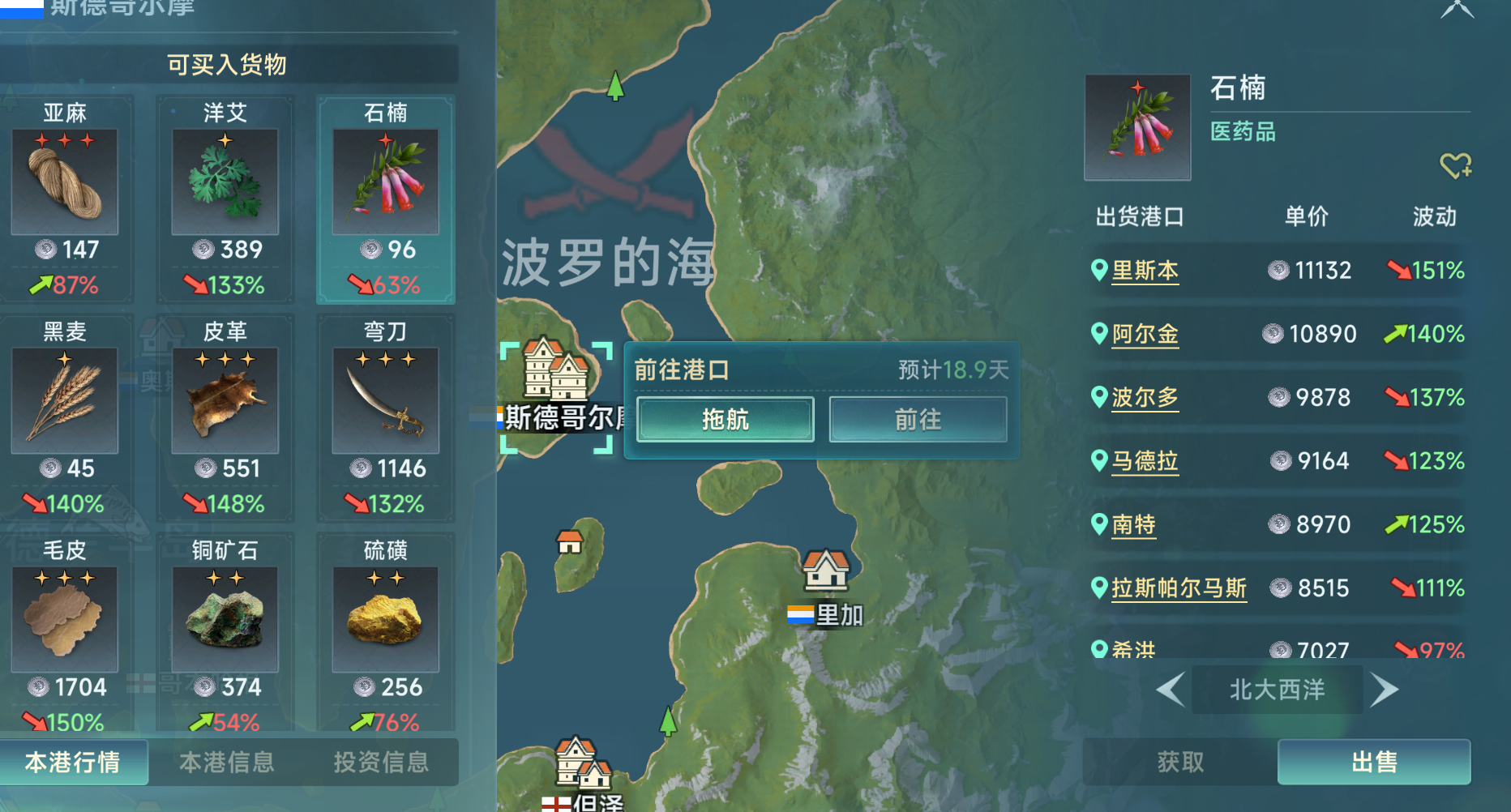Viewport: 1511px width, 812px height.
Task: Go to the 阿尔金 port entry
Action: [x=1144, y=334]
